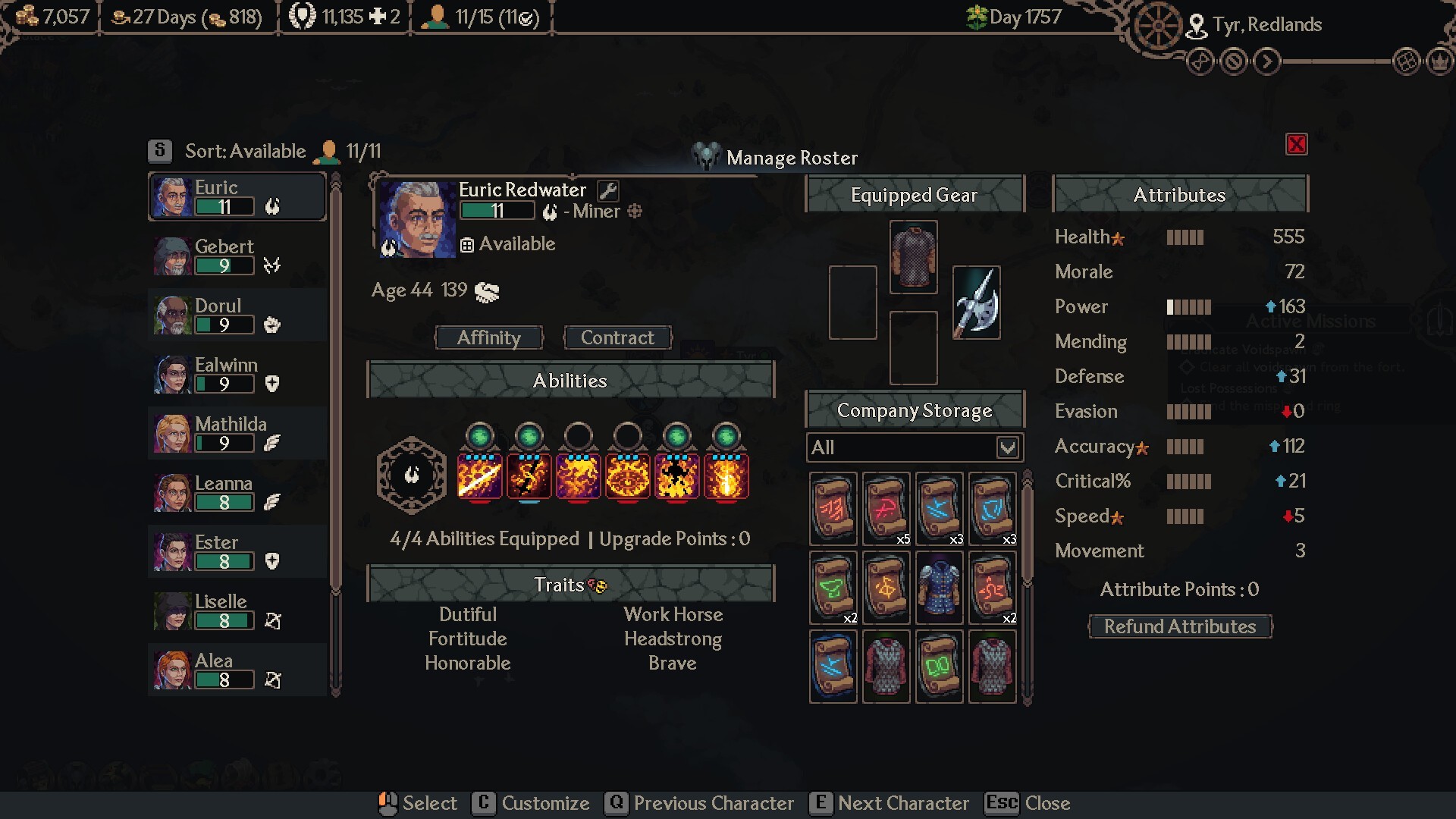Refund Attributes for Euric
Viewport: 1456px width, 819px height.
[x=1180, y=626]
